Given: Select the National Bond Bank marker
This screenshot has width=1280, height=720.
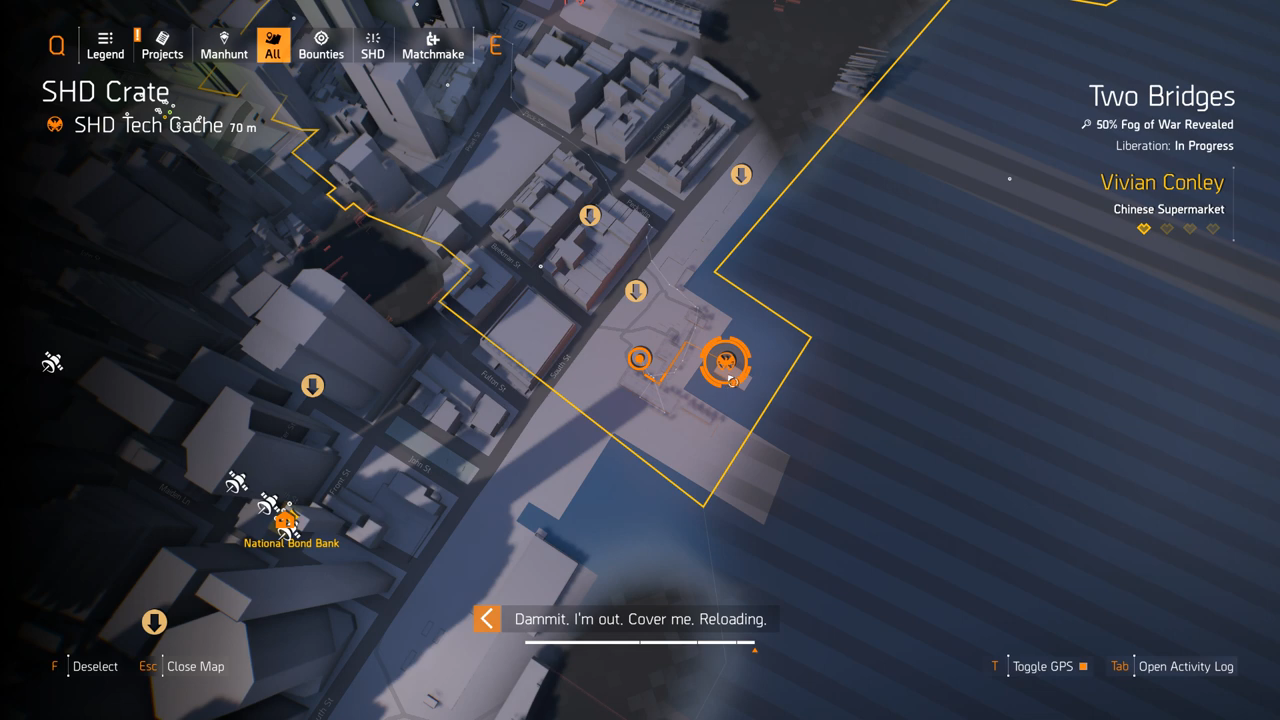Looking at the screenshot, I should pos(287,521).
